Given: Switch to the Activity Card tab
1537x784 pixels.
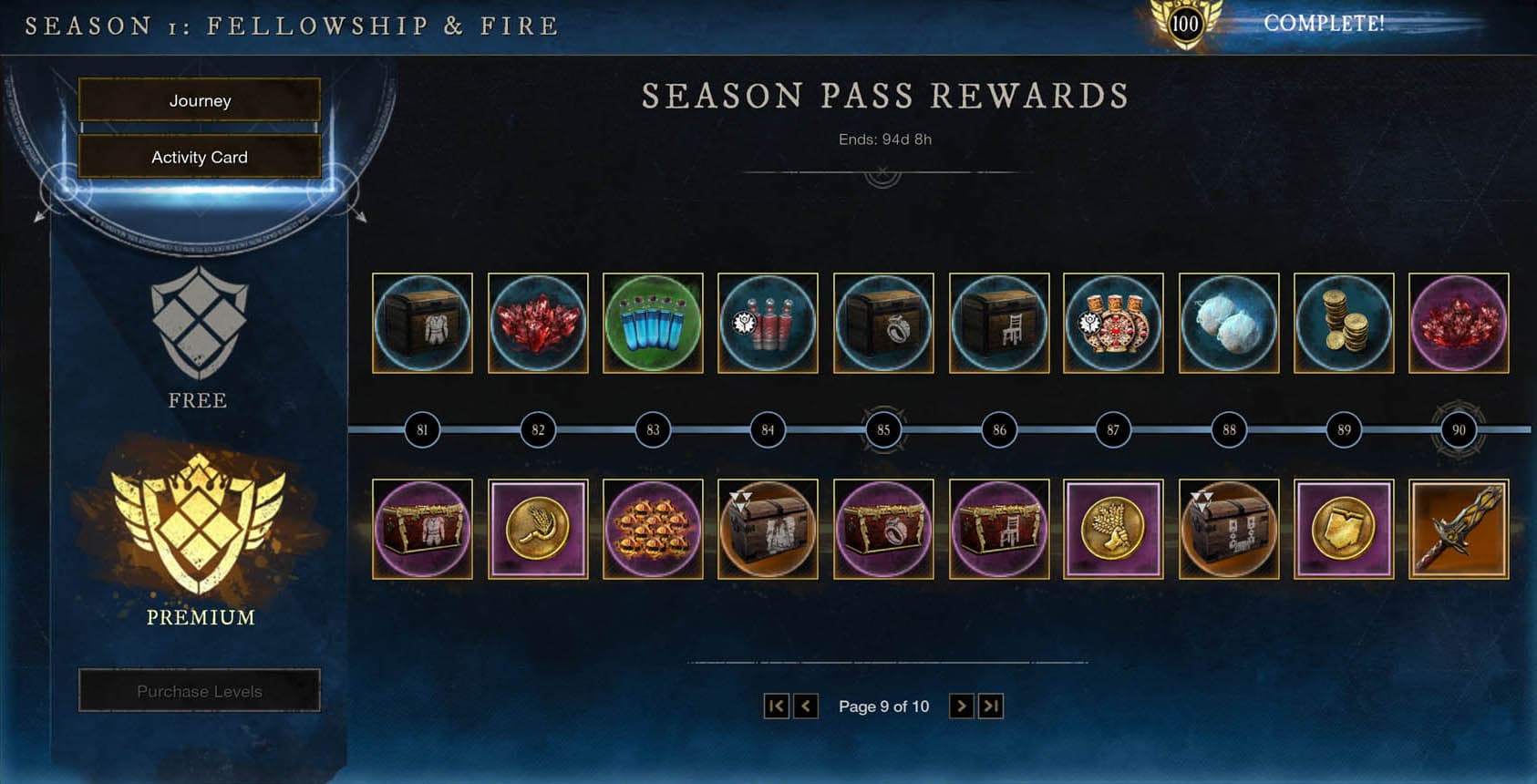Looking at the screenshot, I should click(x=199, y=157).
